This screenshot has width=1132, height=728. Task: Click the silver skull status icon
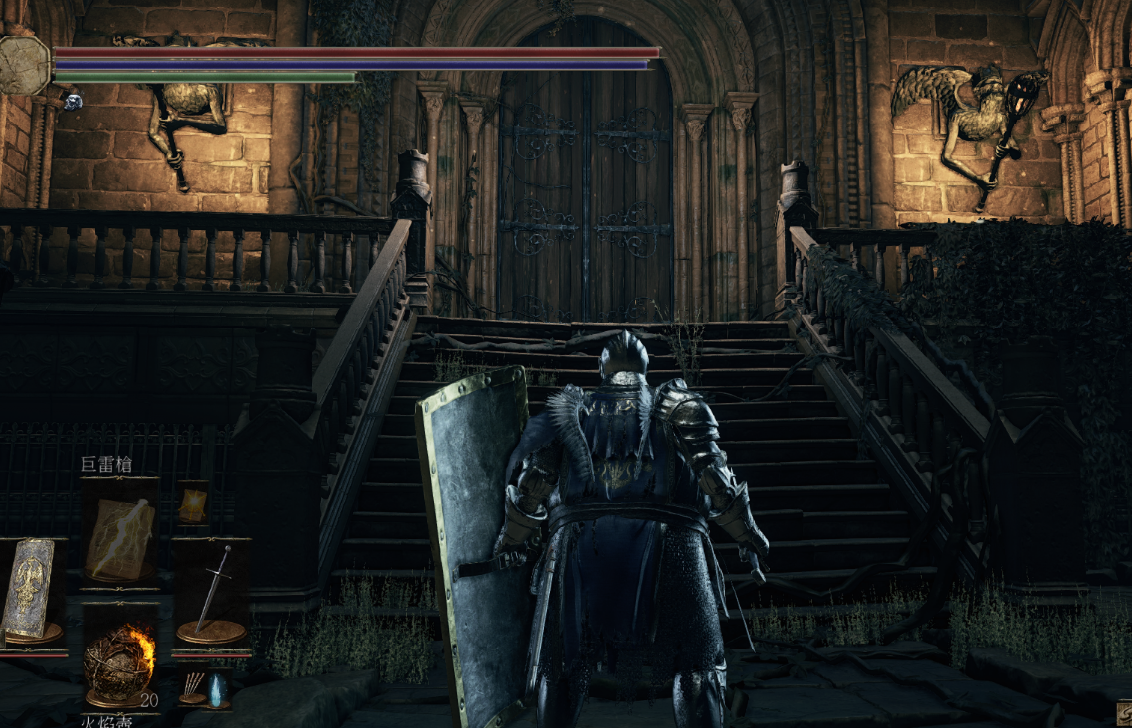pyautogui.click(x=72, y=101)
